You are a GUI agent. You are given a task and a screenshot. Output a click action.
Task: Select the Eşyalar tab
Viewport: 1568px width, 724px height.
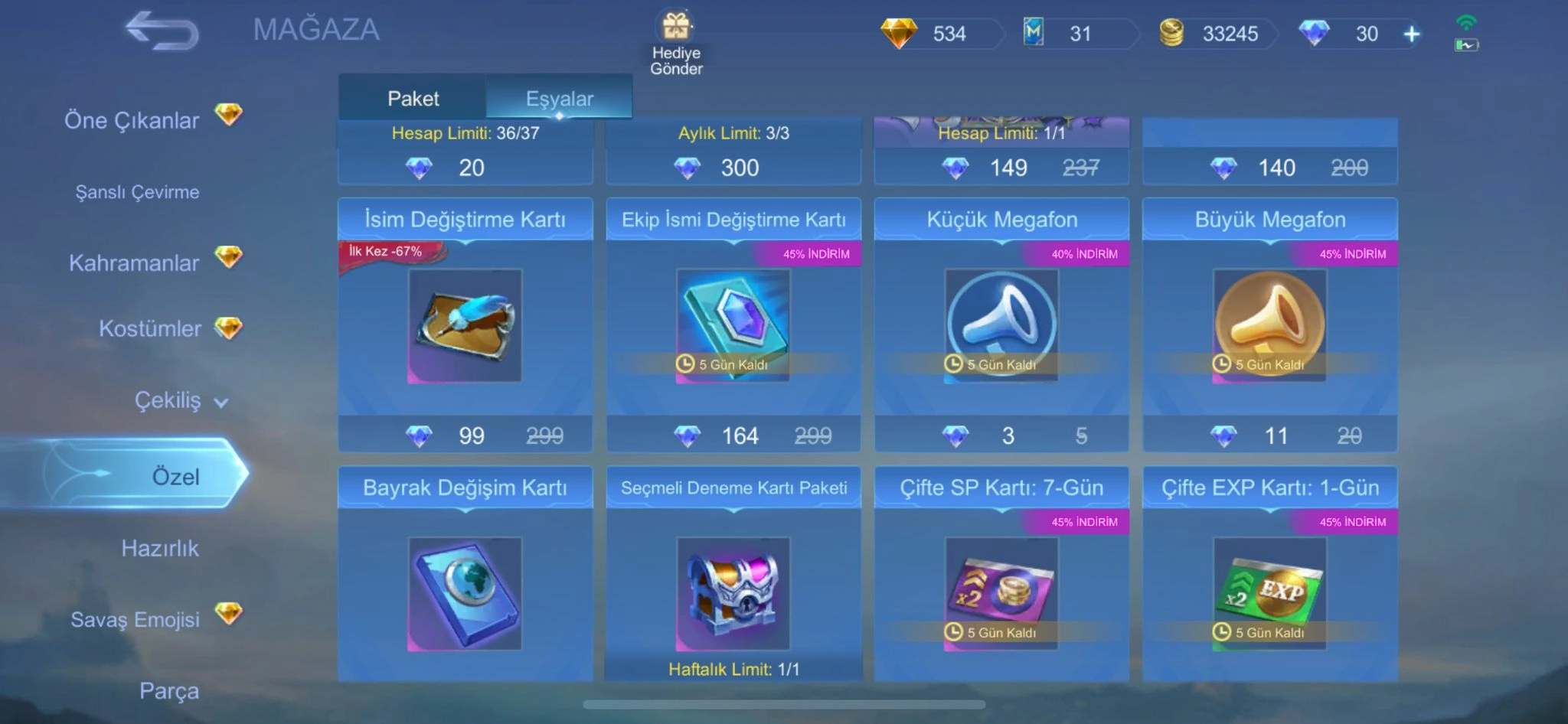pyautogui.click(x=559, y=98)
